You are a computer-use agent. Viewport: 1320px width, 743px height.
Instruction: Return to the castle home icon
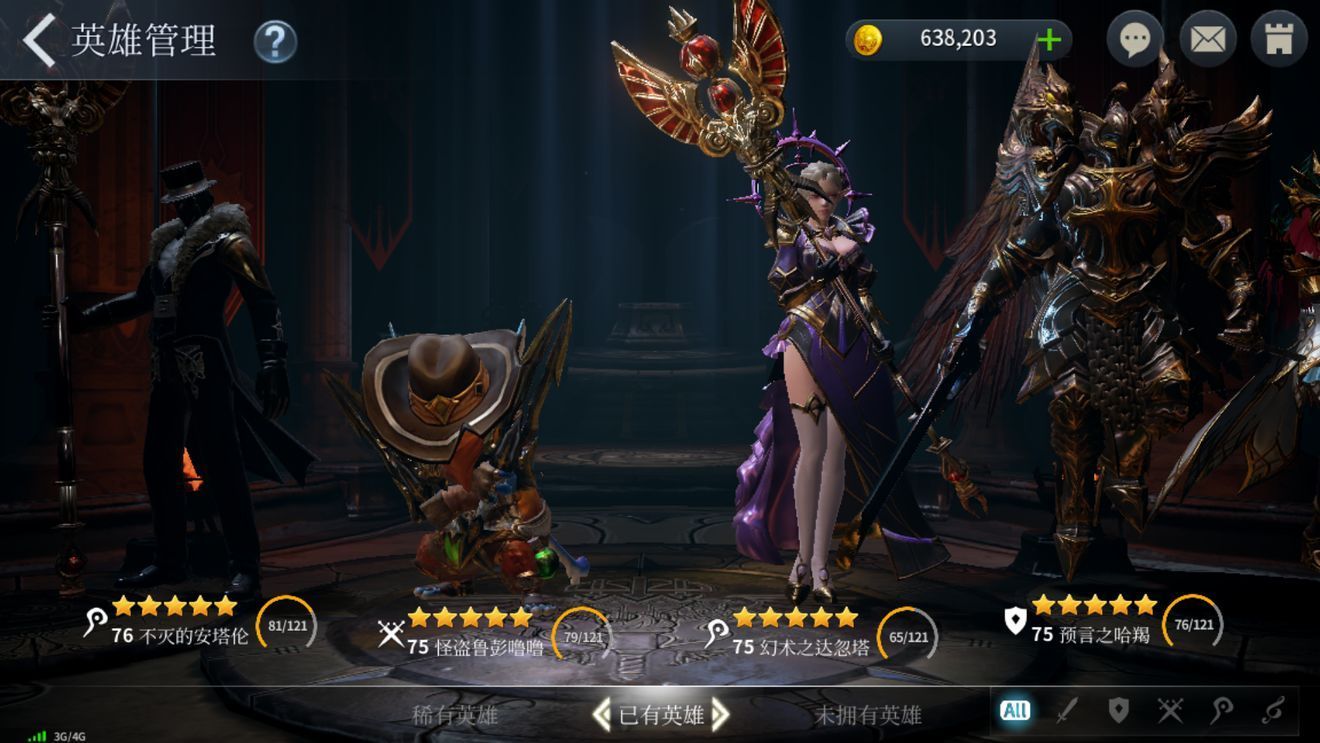tap(1279, 40)
